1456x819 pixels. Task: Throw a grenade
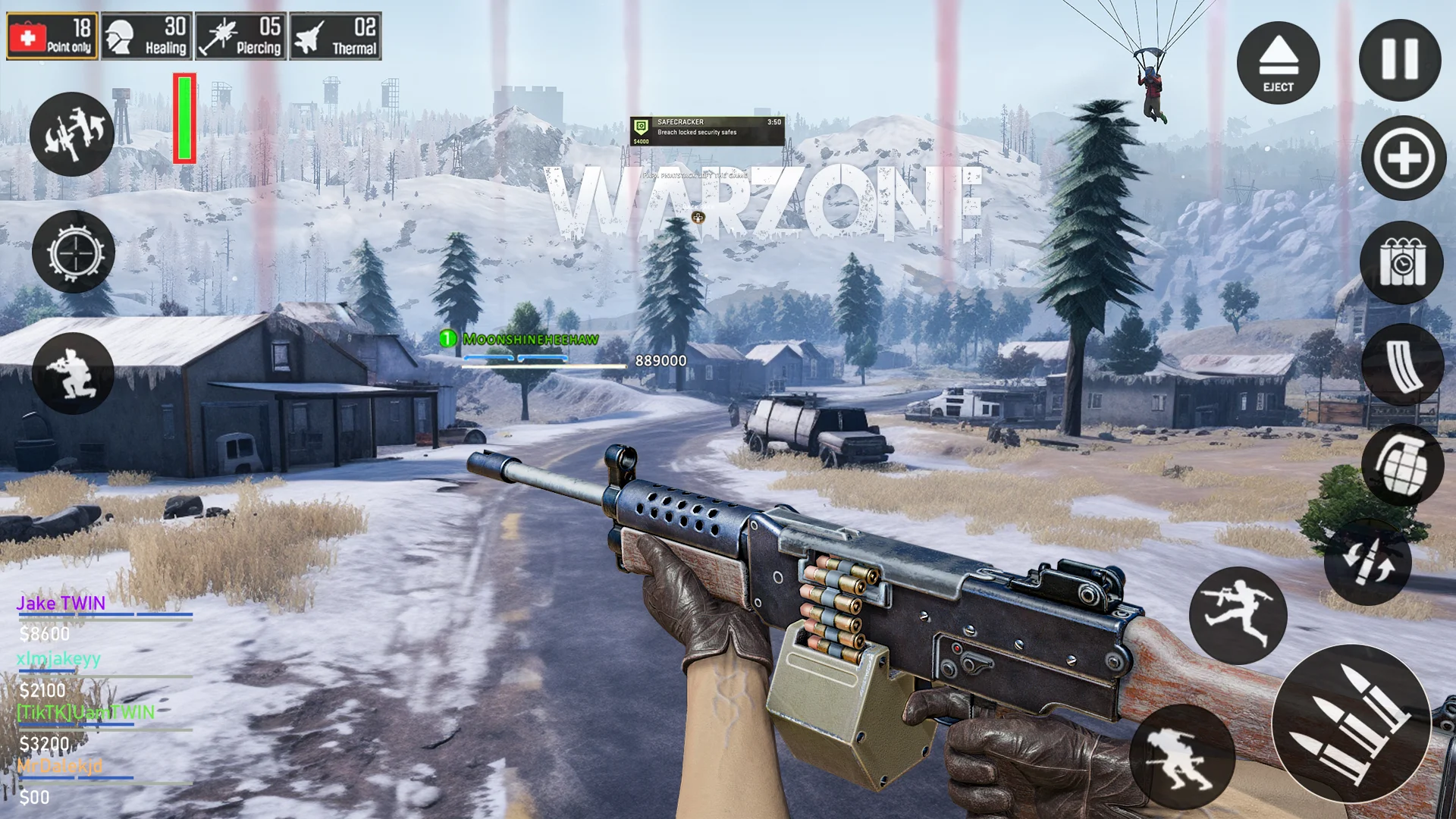1402,464
